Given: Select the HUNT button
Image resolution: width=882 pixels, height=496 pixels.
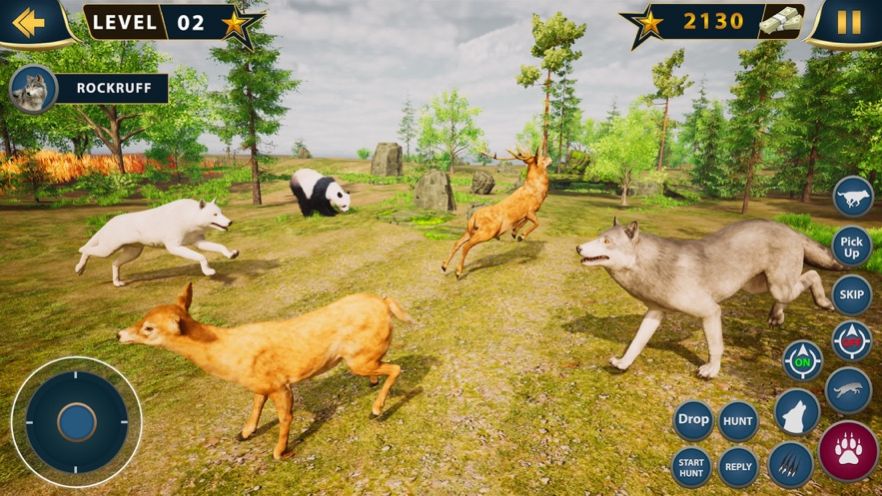Looking at the screenshot, I should point(738,421).
